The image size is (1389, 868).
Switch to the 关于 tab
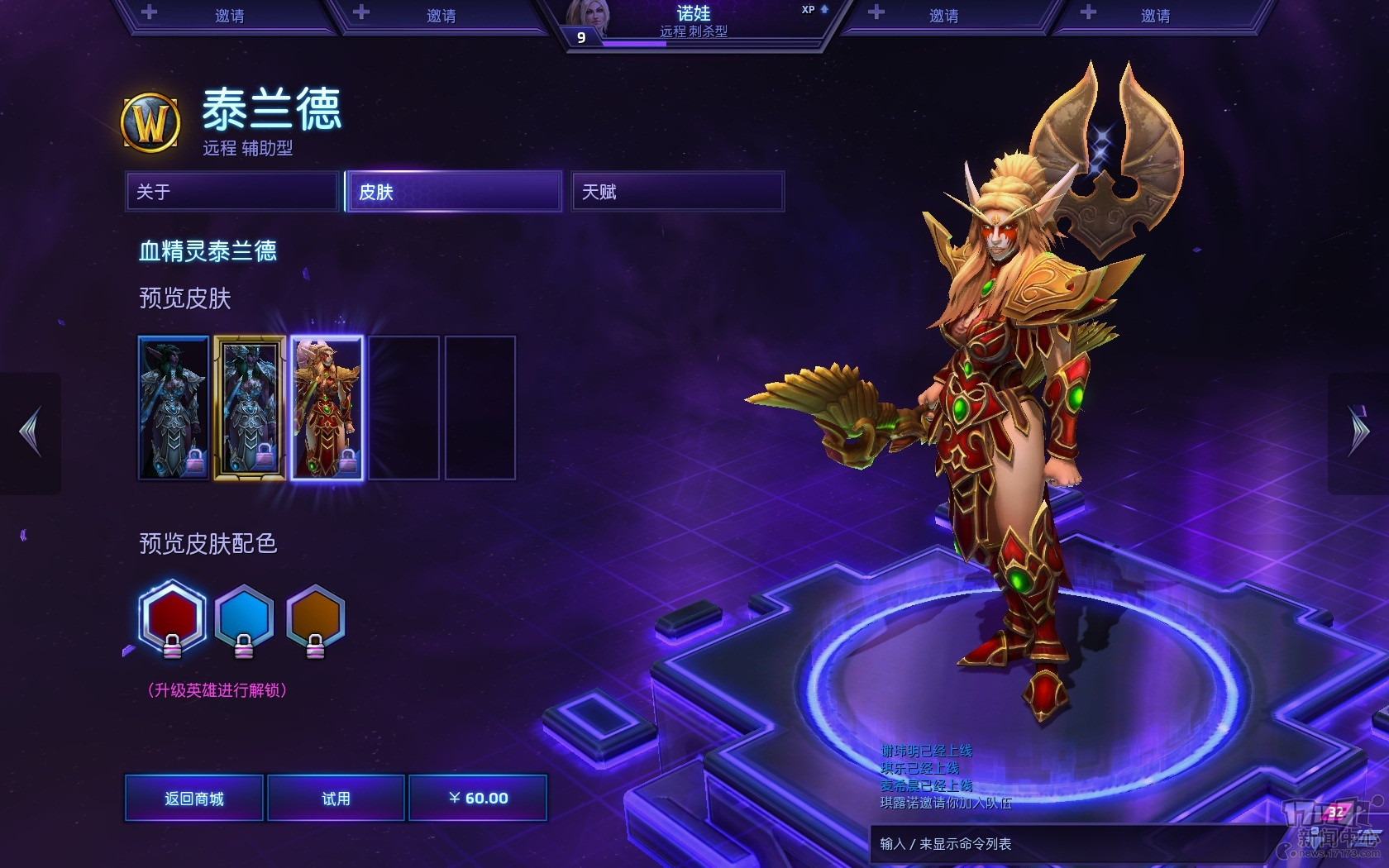(232, 192)
